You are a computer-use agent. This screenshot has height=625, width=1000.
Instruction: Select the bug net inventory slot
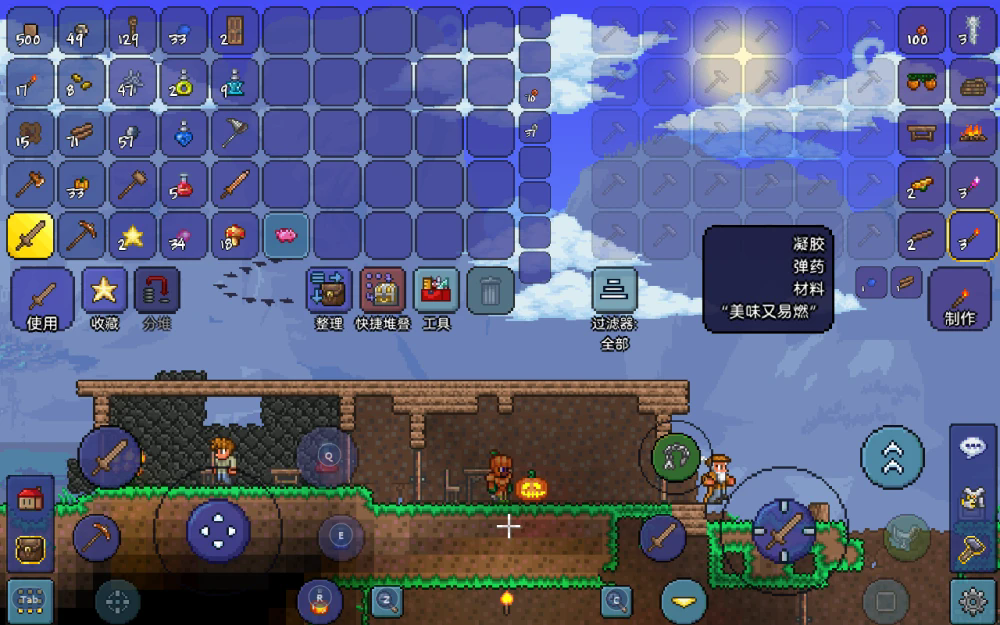click(235, 132)
